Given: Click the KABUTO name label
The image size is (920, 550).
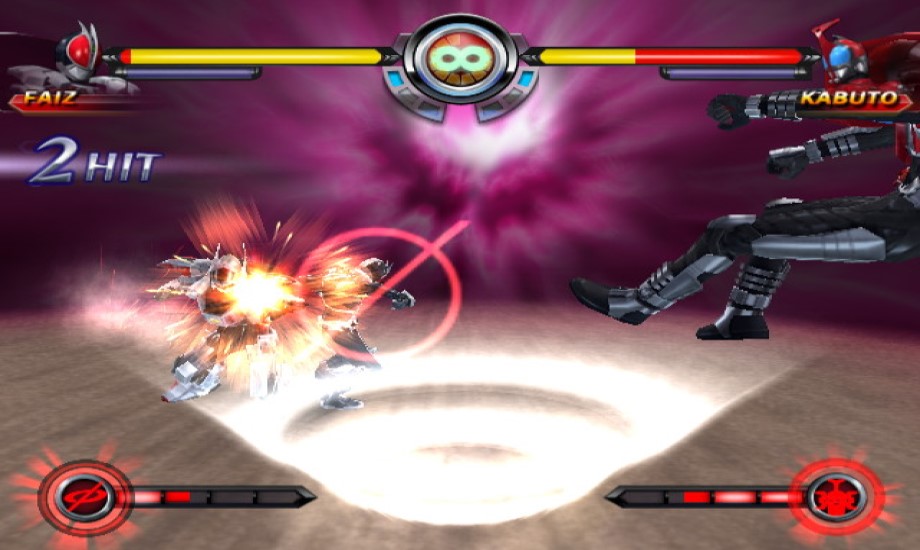Looking at the screenshot, I should pyautogui.click(x=836, y=100).
